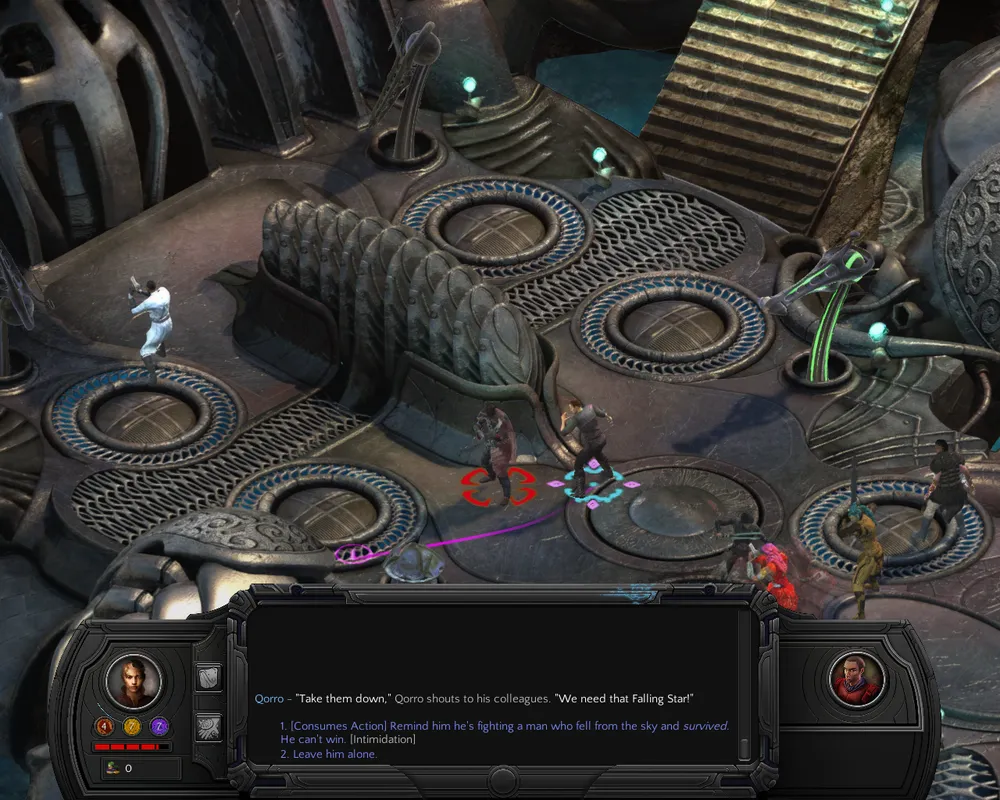Click Qorro's red-armored speaker portrait
This screenshot has width=1000, height=800.
[x=858, y=680]
